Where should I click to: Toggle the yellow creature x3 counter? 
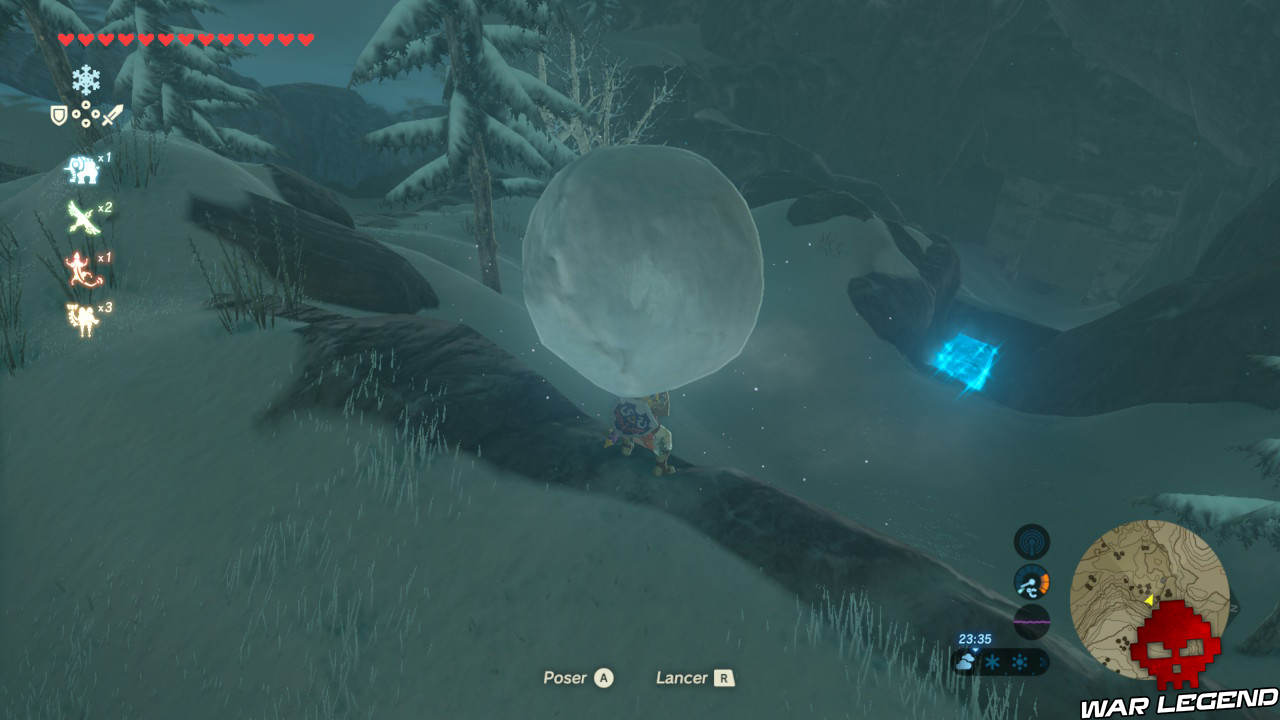pyautogui.click(x=81, y=317)
